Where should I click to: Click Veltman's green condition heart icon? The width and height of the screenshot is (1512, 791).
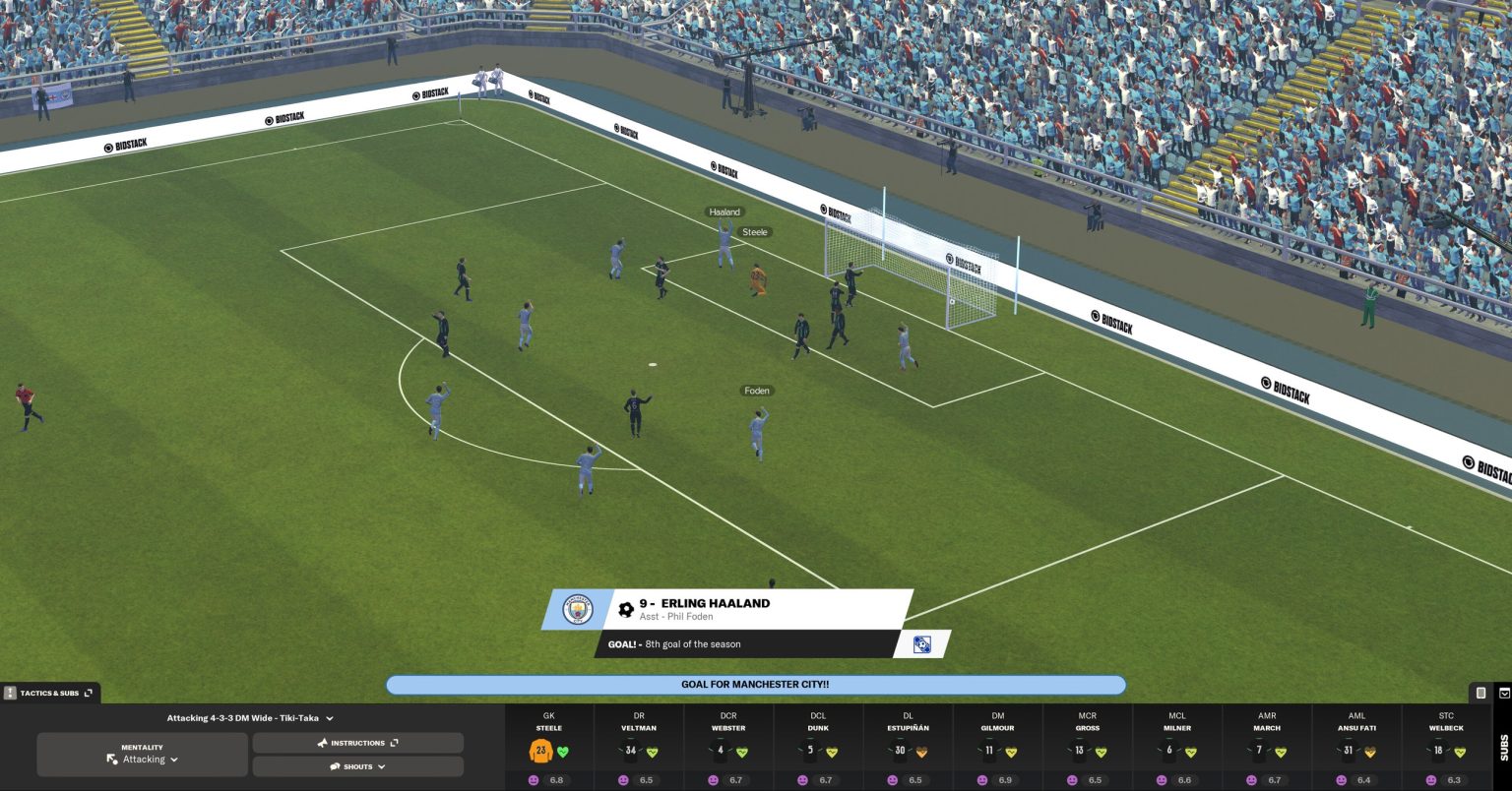pos(652,750)
